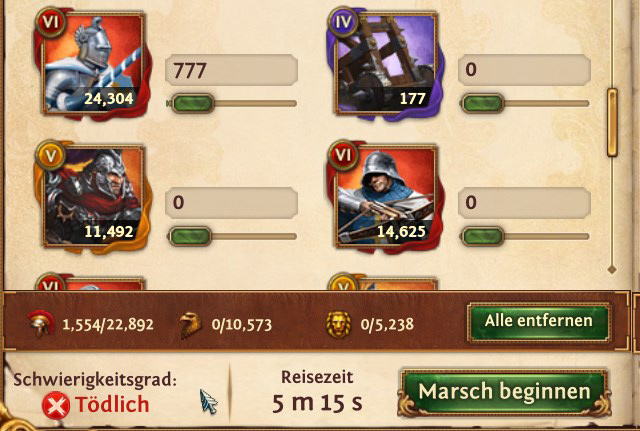Select the siege catapult troop portrait
Screen dimensions: 640x431
382,62
